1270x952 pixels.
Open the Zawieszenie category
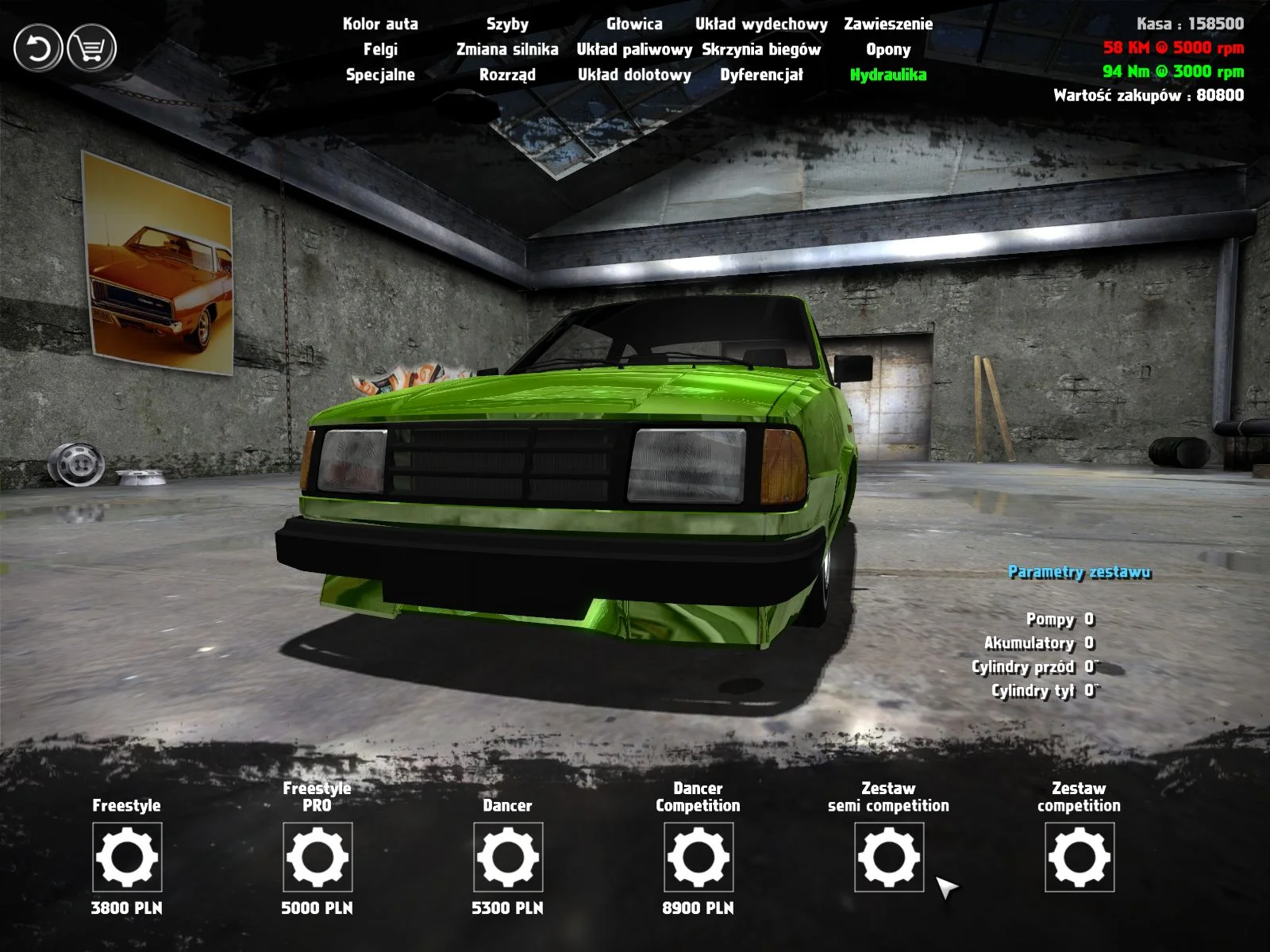(x=889, y=25)
